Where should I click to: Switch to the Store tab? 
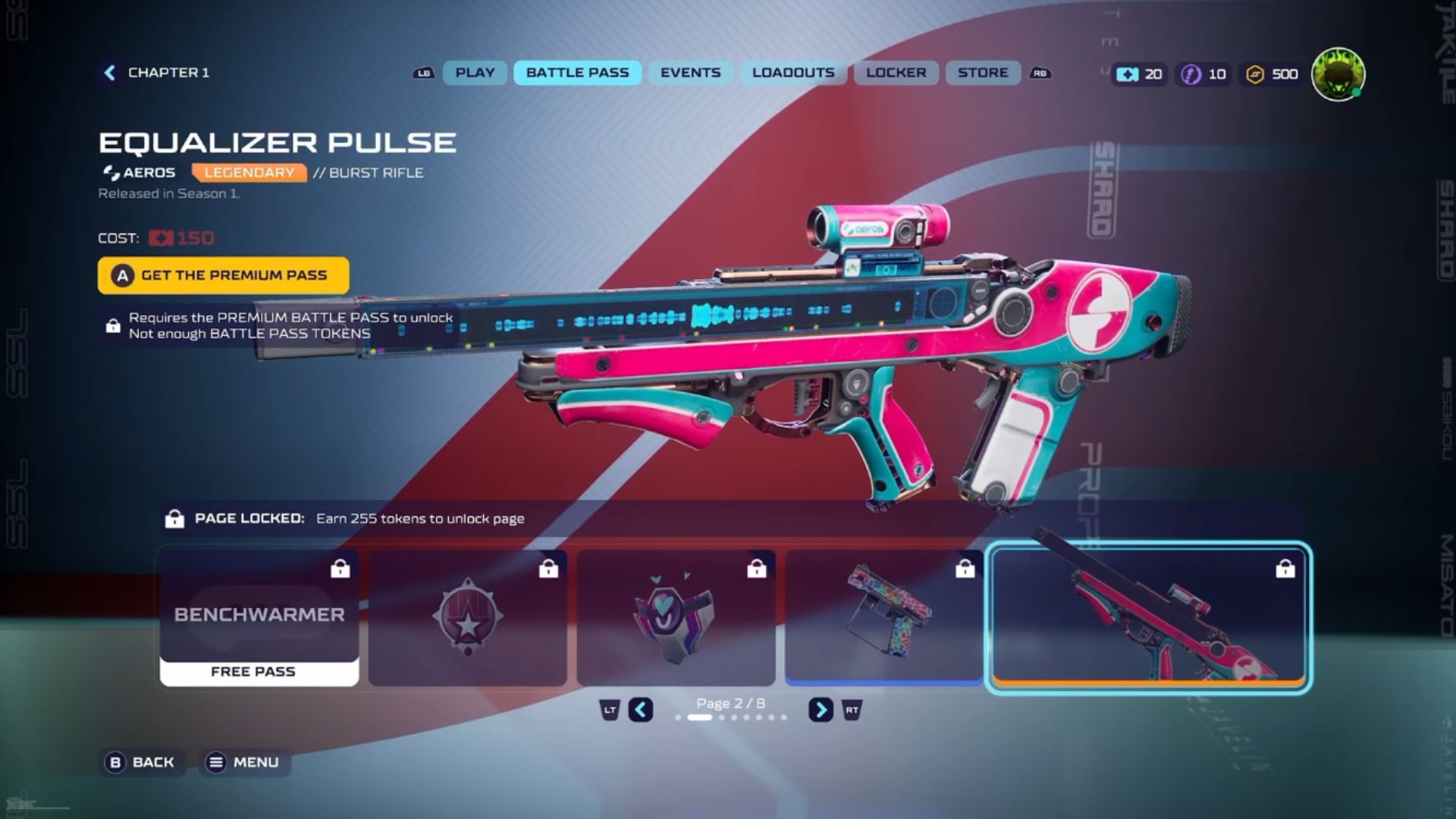click(x=982, y=73)
